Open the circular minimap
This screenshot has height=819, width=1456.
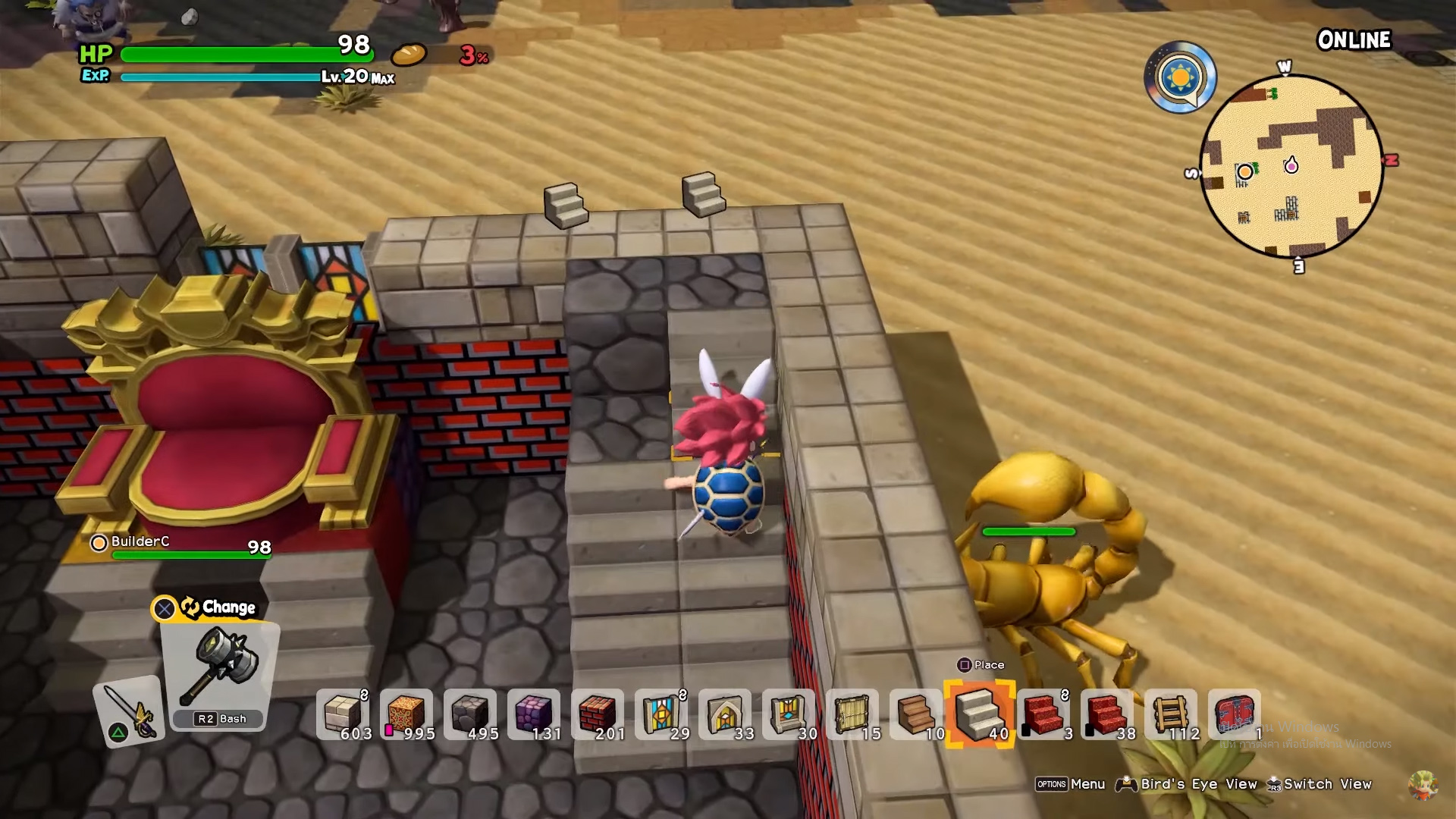click(x=1291, y=167)
